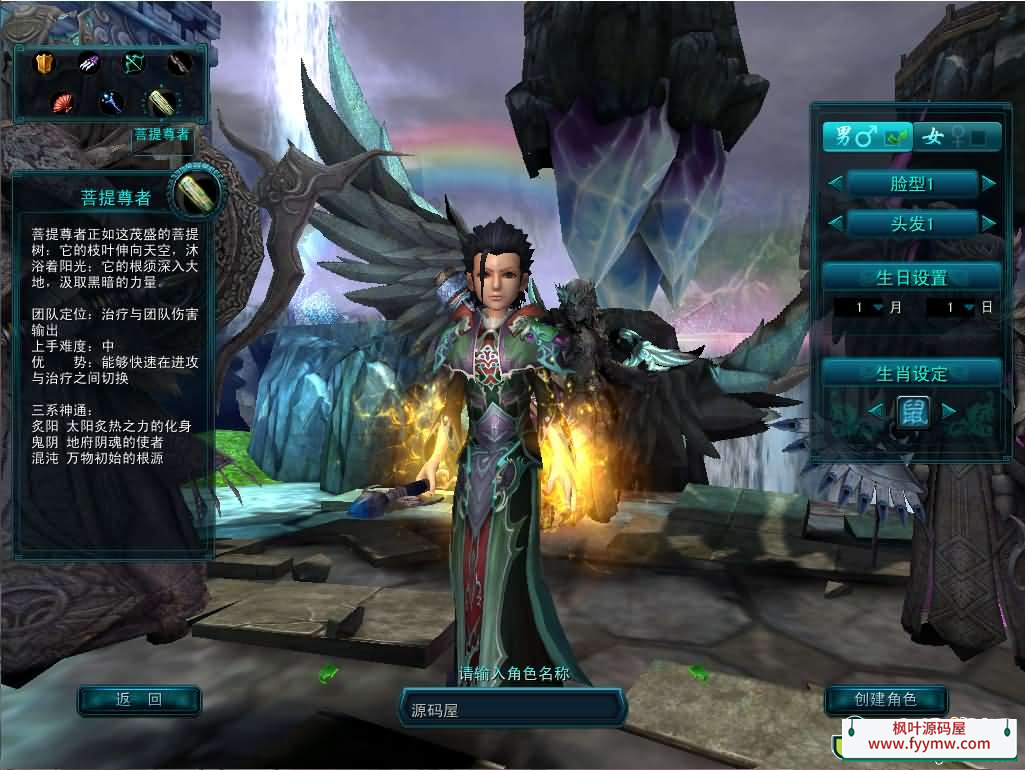Viewport: 1025px width, 770px height.
Task: Select the dark twin blades class icon
Action: pyautogui.click(x=178, y=64)
